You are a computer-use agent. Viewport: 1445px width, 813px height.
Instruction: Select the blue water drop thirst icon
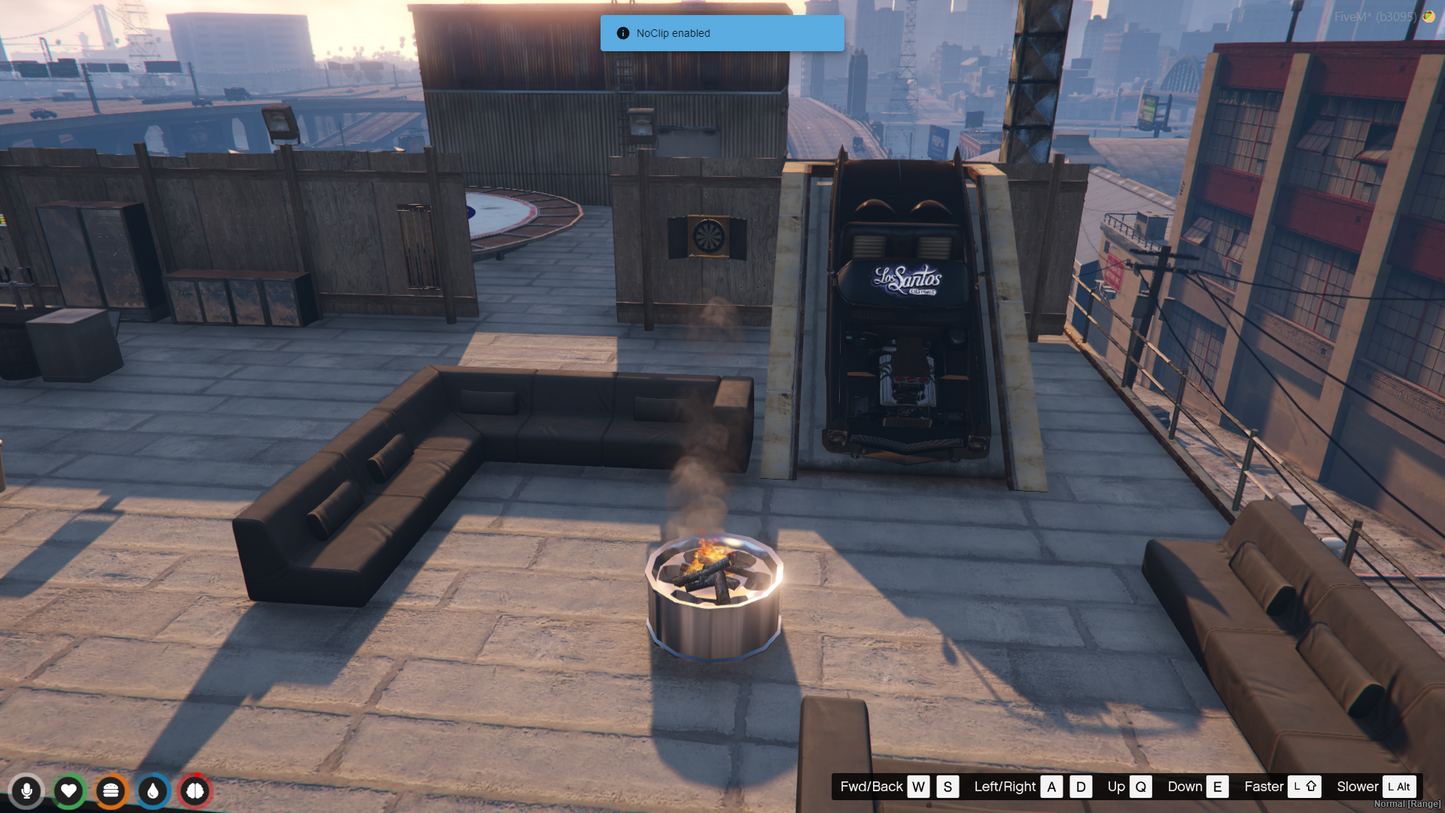[153, 791]
